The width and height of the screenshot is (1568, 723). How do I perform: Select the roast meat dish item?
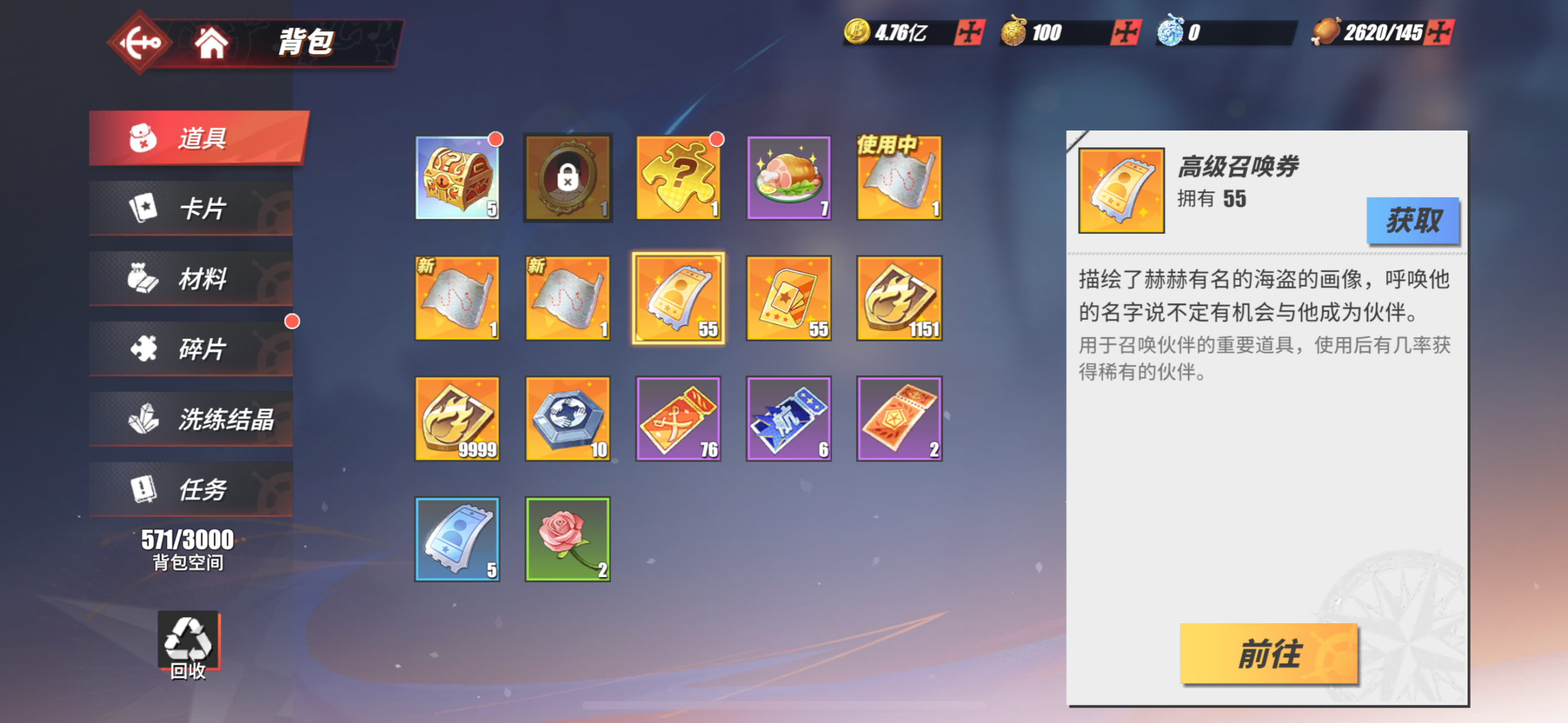[x=789, y=178]
